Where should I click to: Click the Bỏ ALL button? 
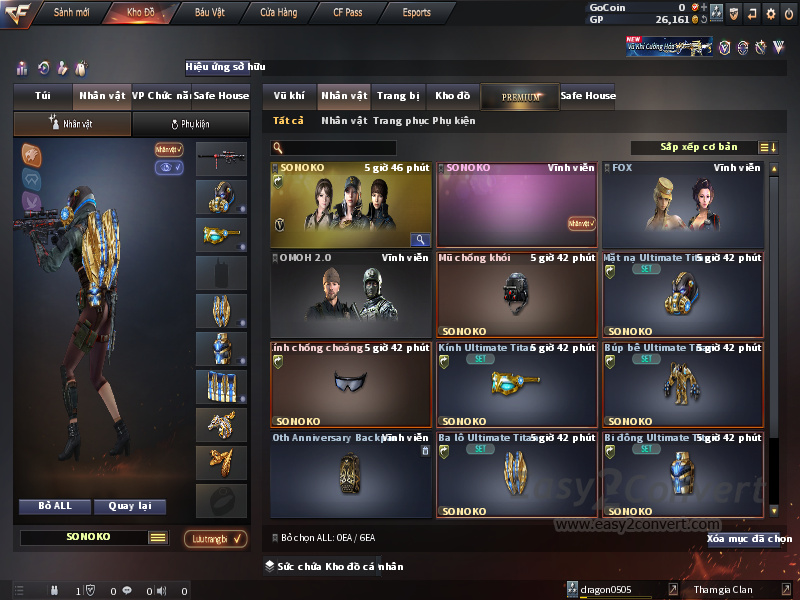55,506
